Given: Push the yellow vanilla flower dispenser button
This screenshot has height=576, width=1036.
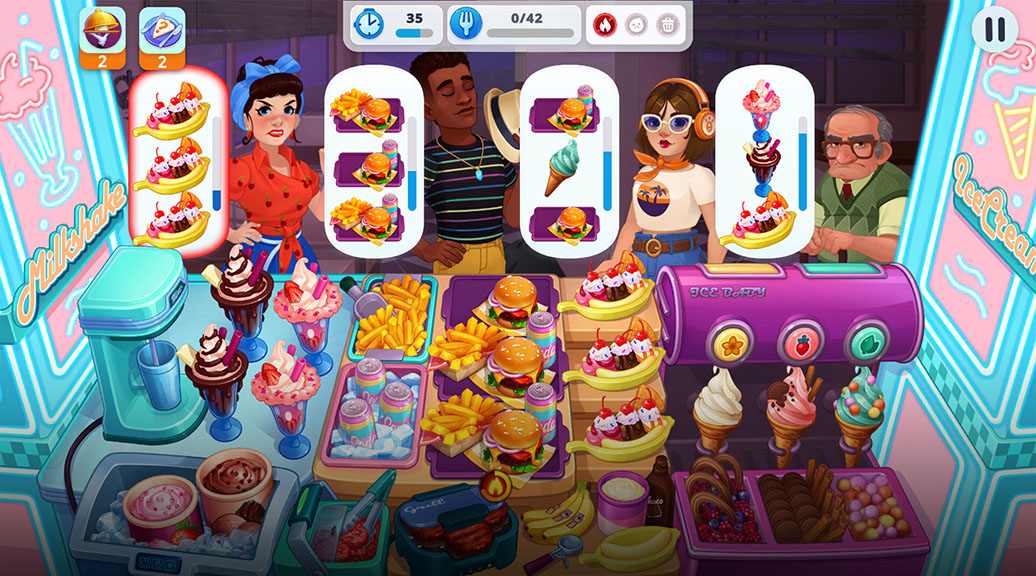Looking at the screenshot, I should pyautogui.click(x=731, y=344).
